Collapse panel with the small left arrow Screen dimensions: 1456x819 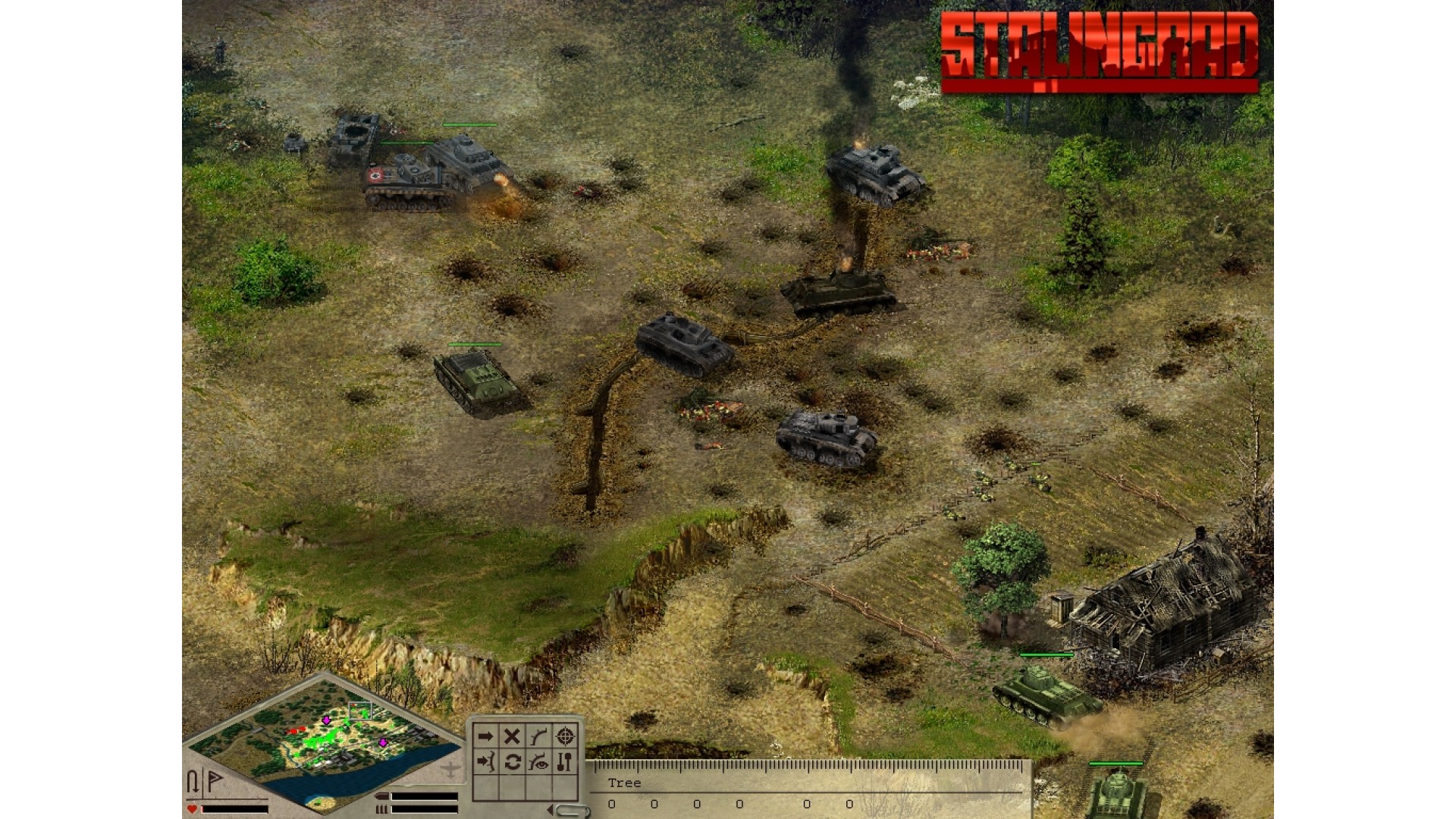coord(549,810)
